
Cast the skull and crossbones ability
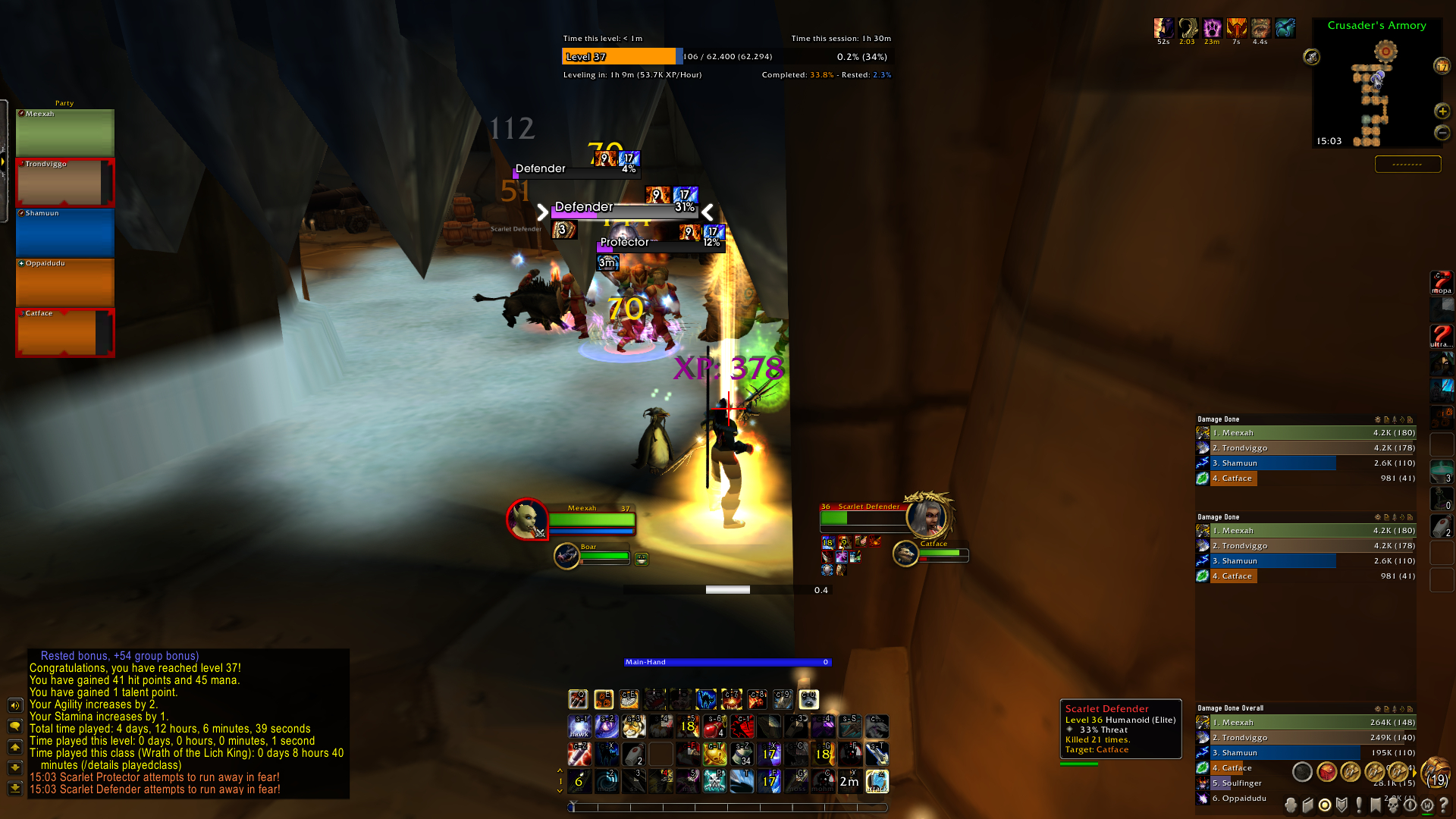pyautogui.click(x=714, y=781)
